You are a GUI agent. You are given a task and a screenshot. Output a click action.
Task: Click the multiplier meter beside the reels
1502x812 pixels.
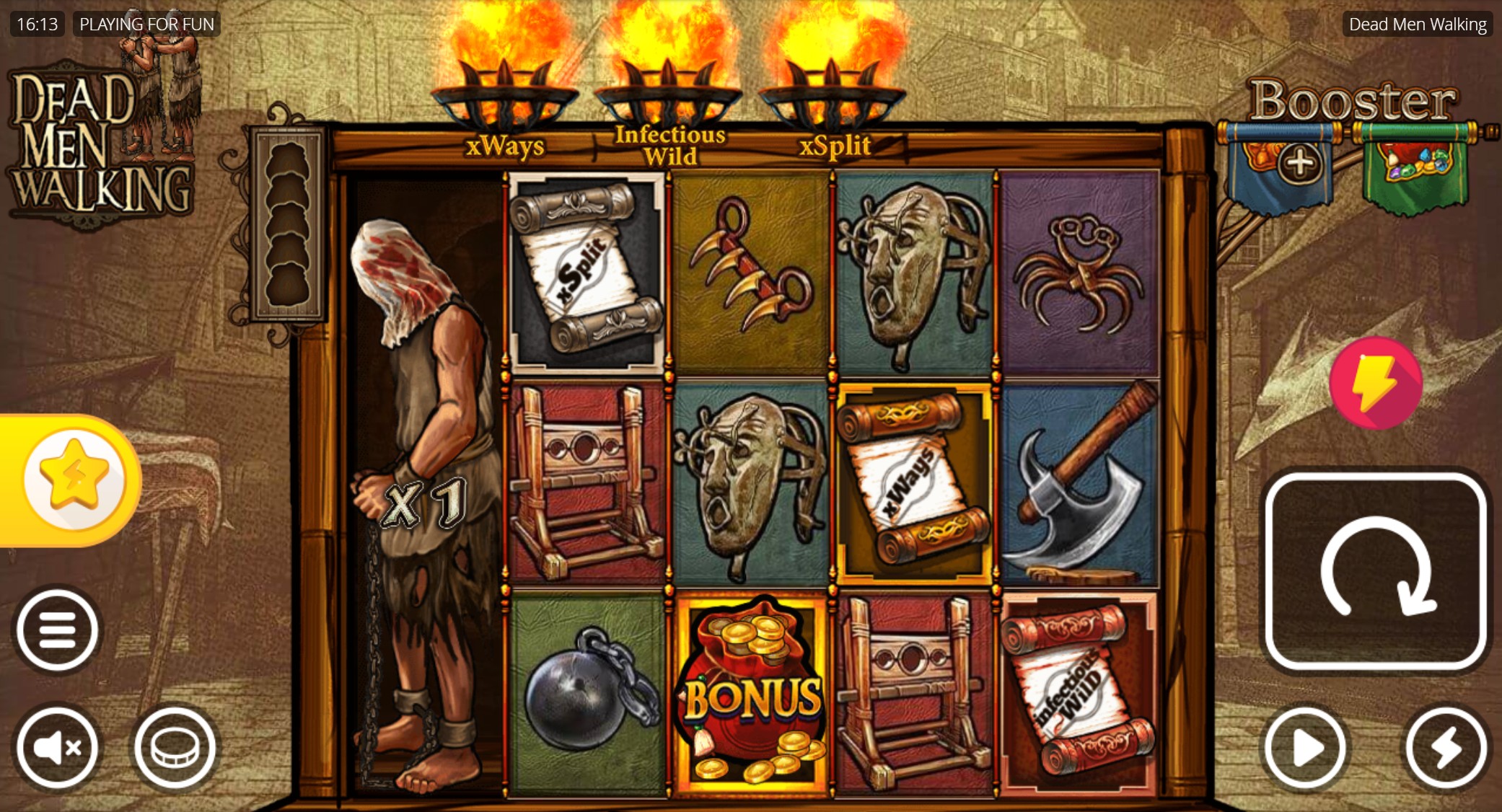coord(292,224)
